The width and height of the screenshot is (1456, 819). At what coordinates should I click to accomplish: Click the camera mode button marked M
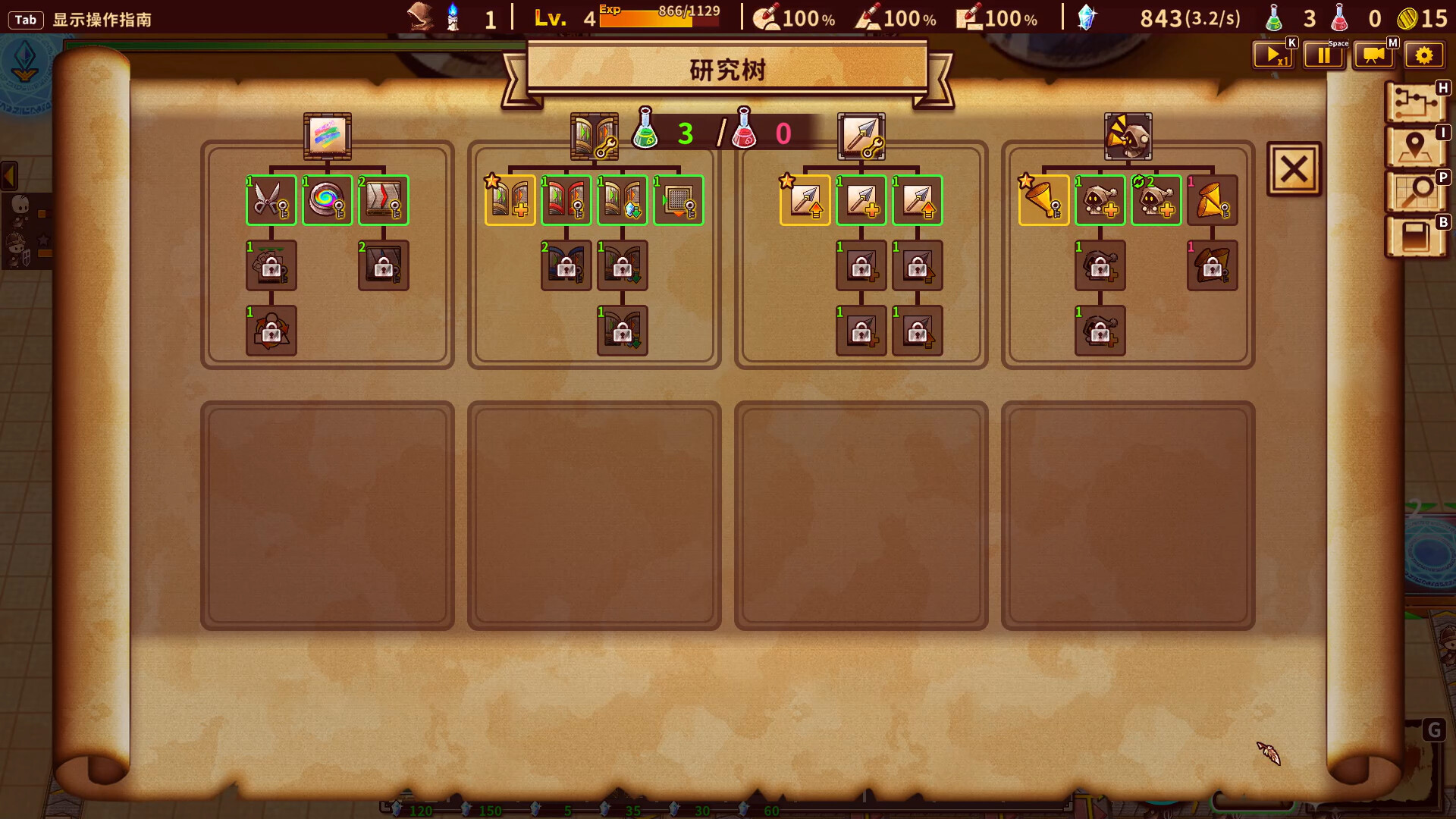(1374, 55)
